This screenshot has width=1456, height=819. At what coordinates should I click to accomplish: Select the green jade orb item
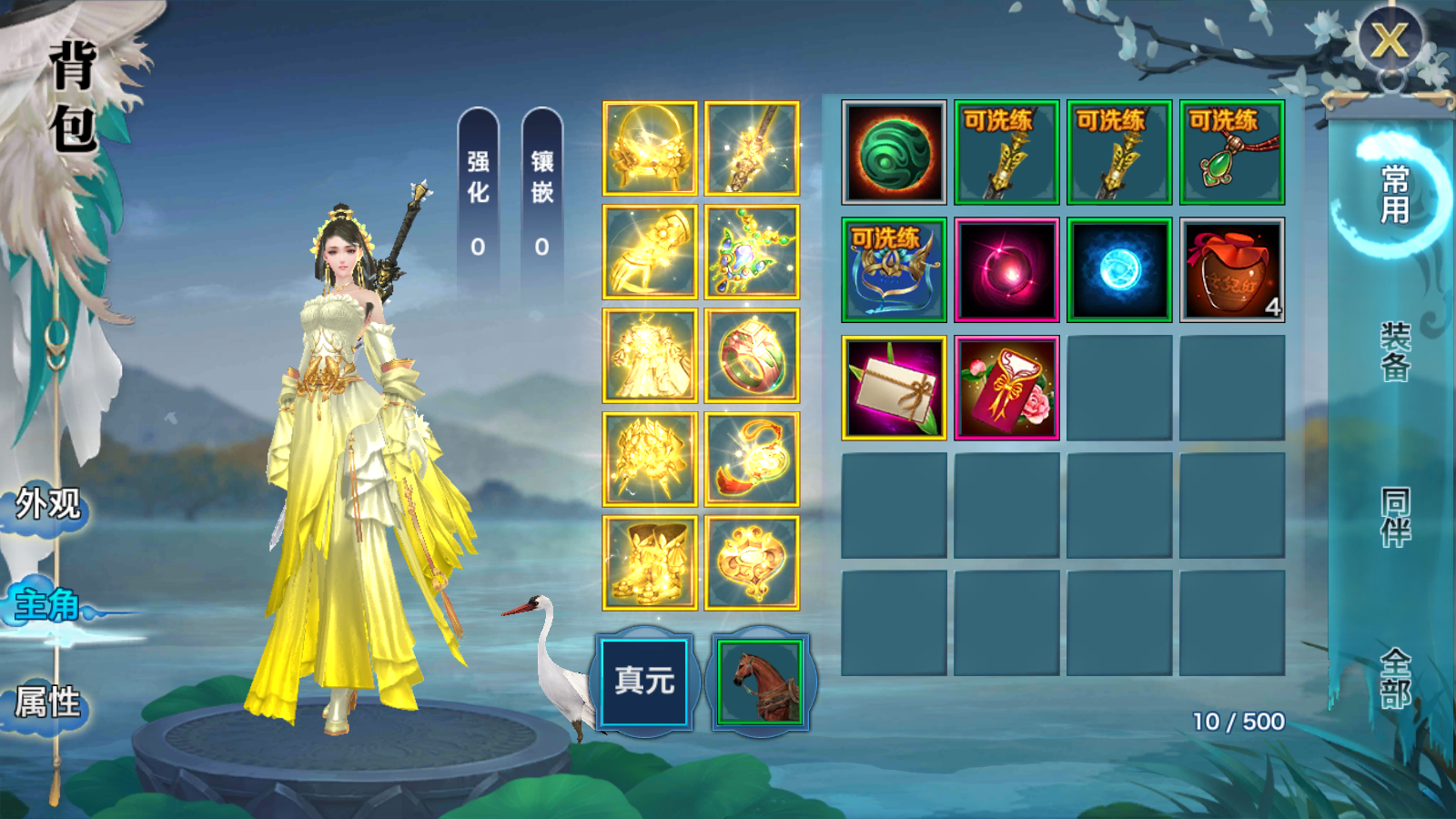click(x=894, y=153)
